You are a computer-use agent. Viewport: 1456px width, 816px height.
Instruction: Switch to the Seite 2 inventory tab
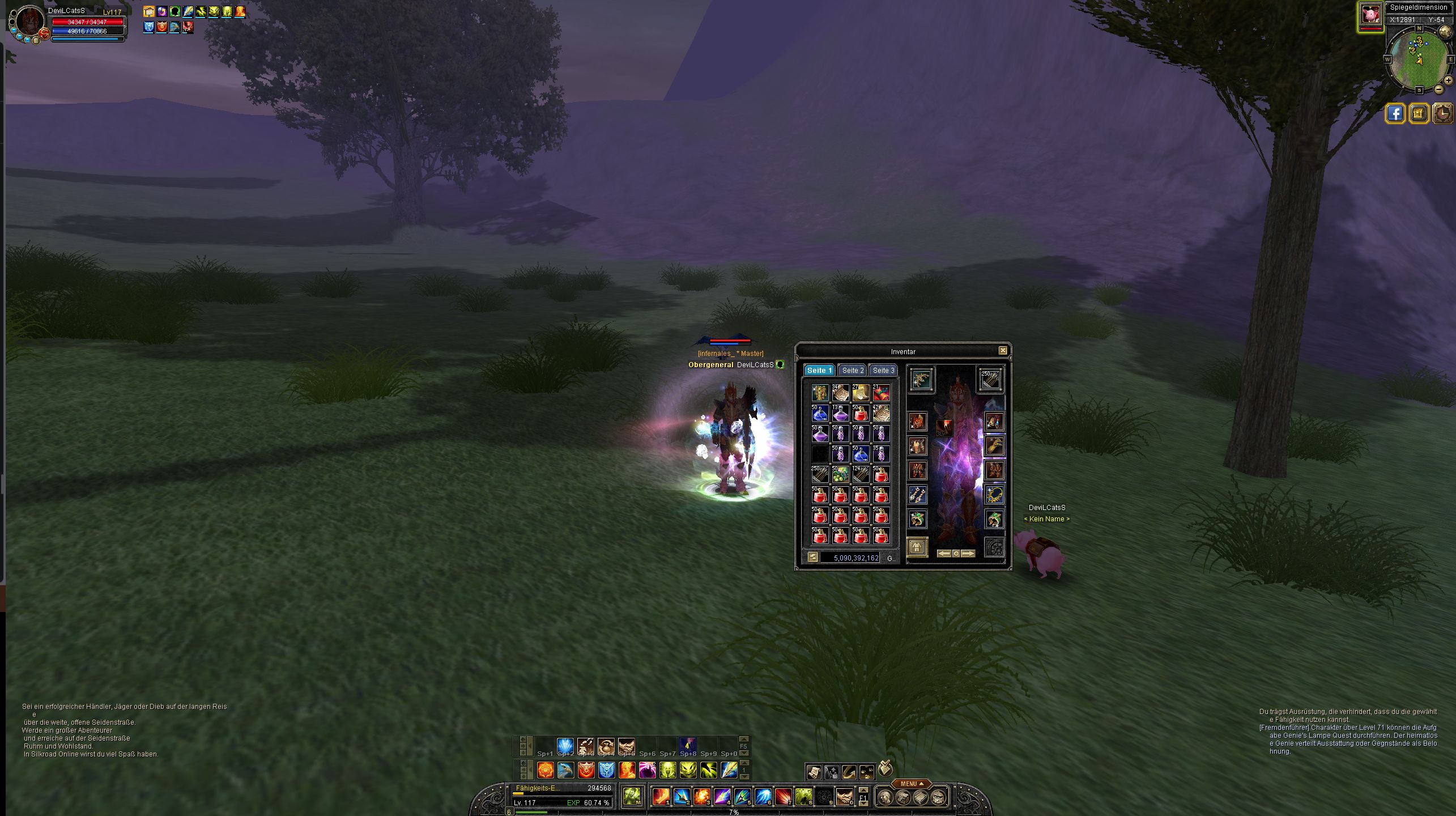point(852,370)
